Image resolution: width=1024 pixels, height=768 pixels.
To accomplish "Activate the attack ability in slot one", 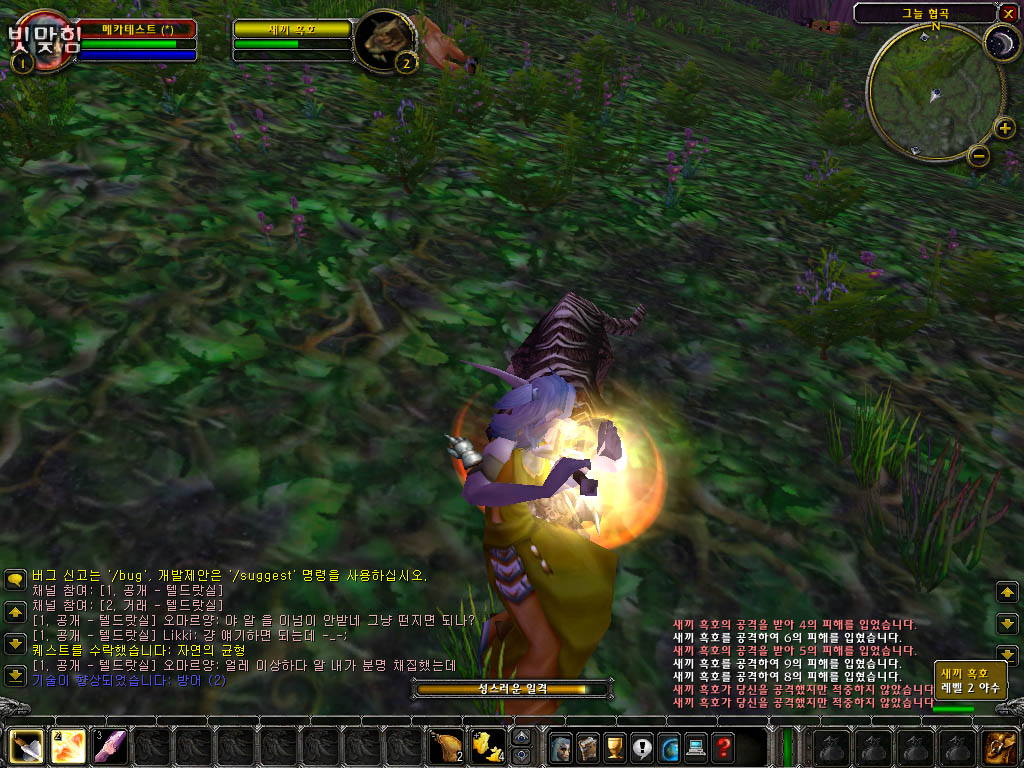I will pyautogui.click(x=25, y=746).
